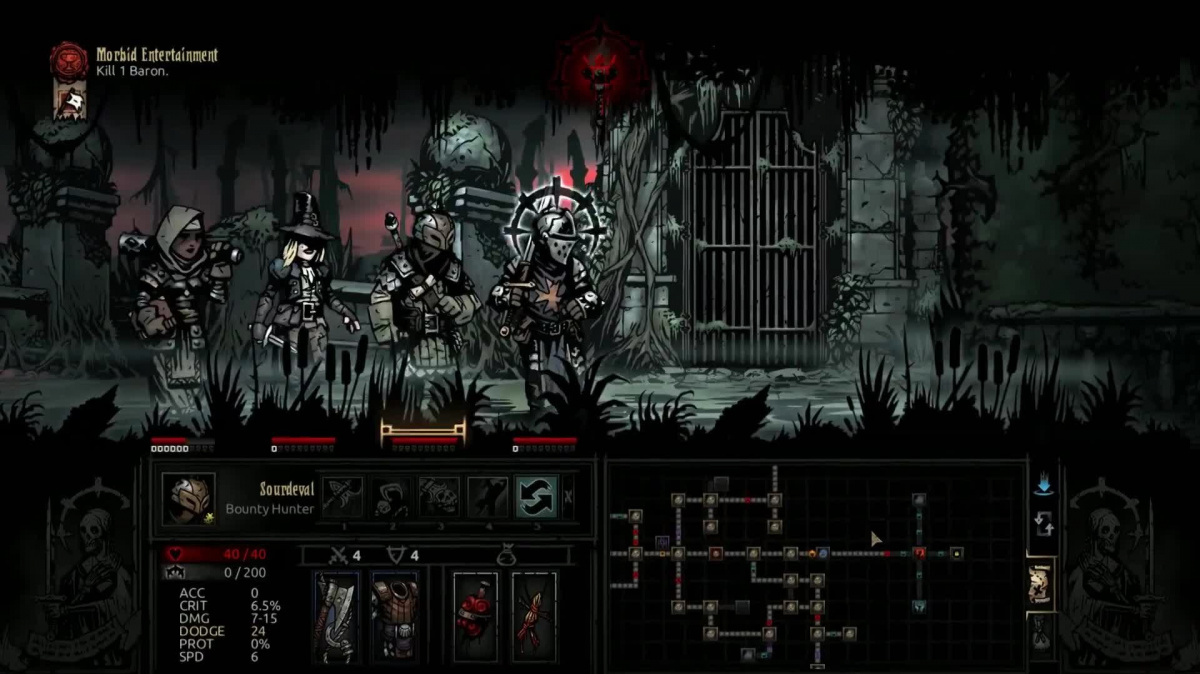Choose the fourth combat skill icon

pos(488,497)
